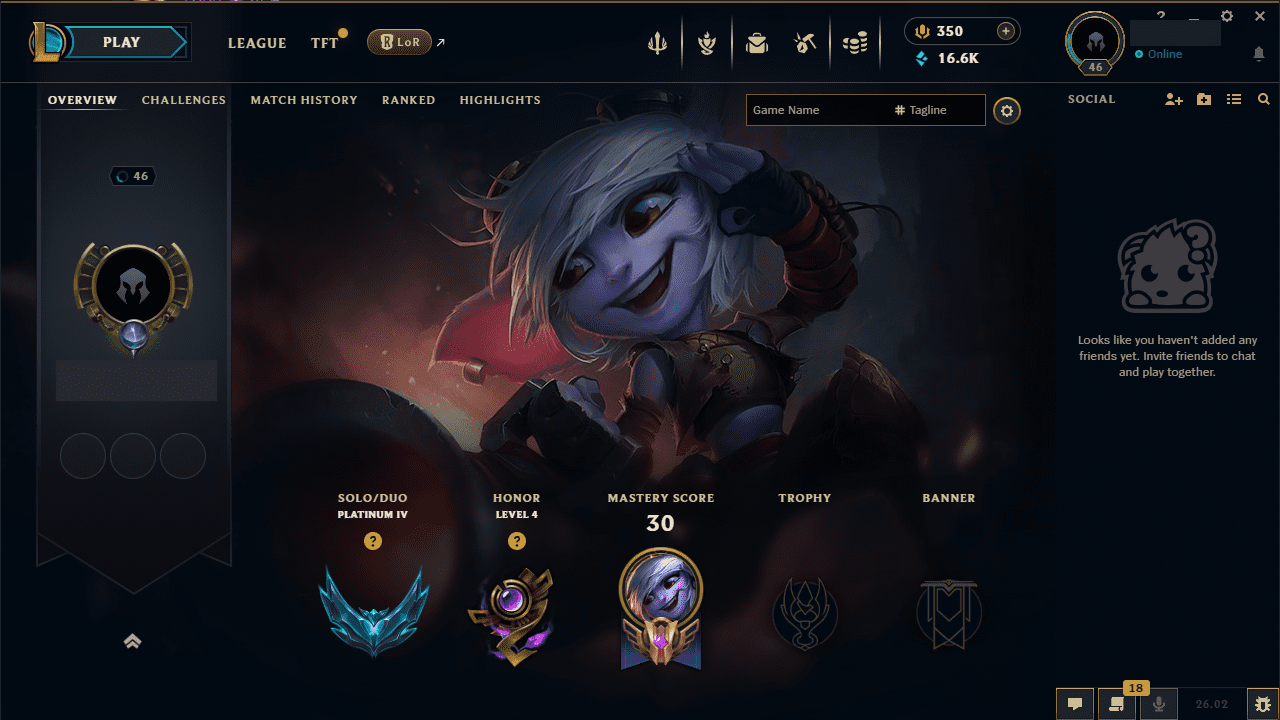Open Hextech crafting pickaxe icon
This screenshot has width=1280, height=720.
pyautogui.click(x=805, y=42)
